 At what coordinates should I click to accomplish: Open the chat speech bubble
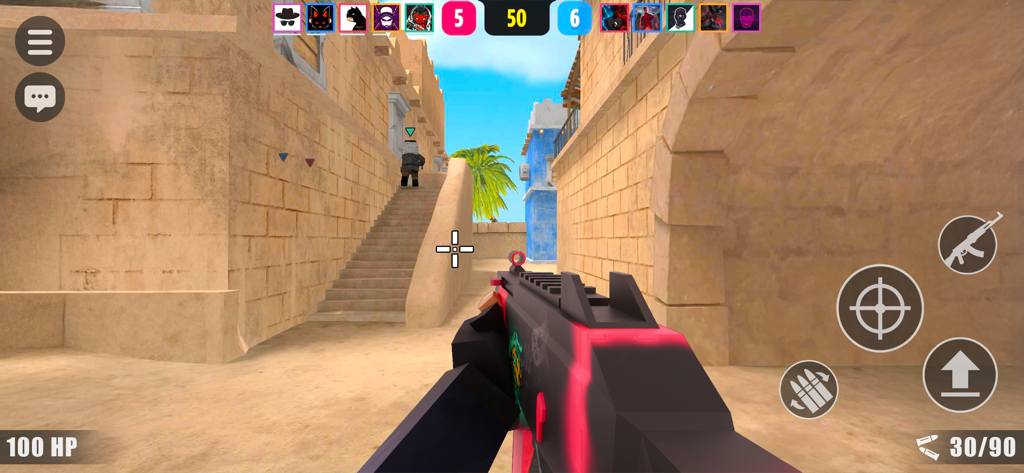tap(40, 98)
